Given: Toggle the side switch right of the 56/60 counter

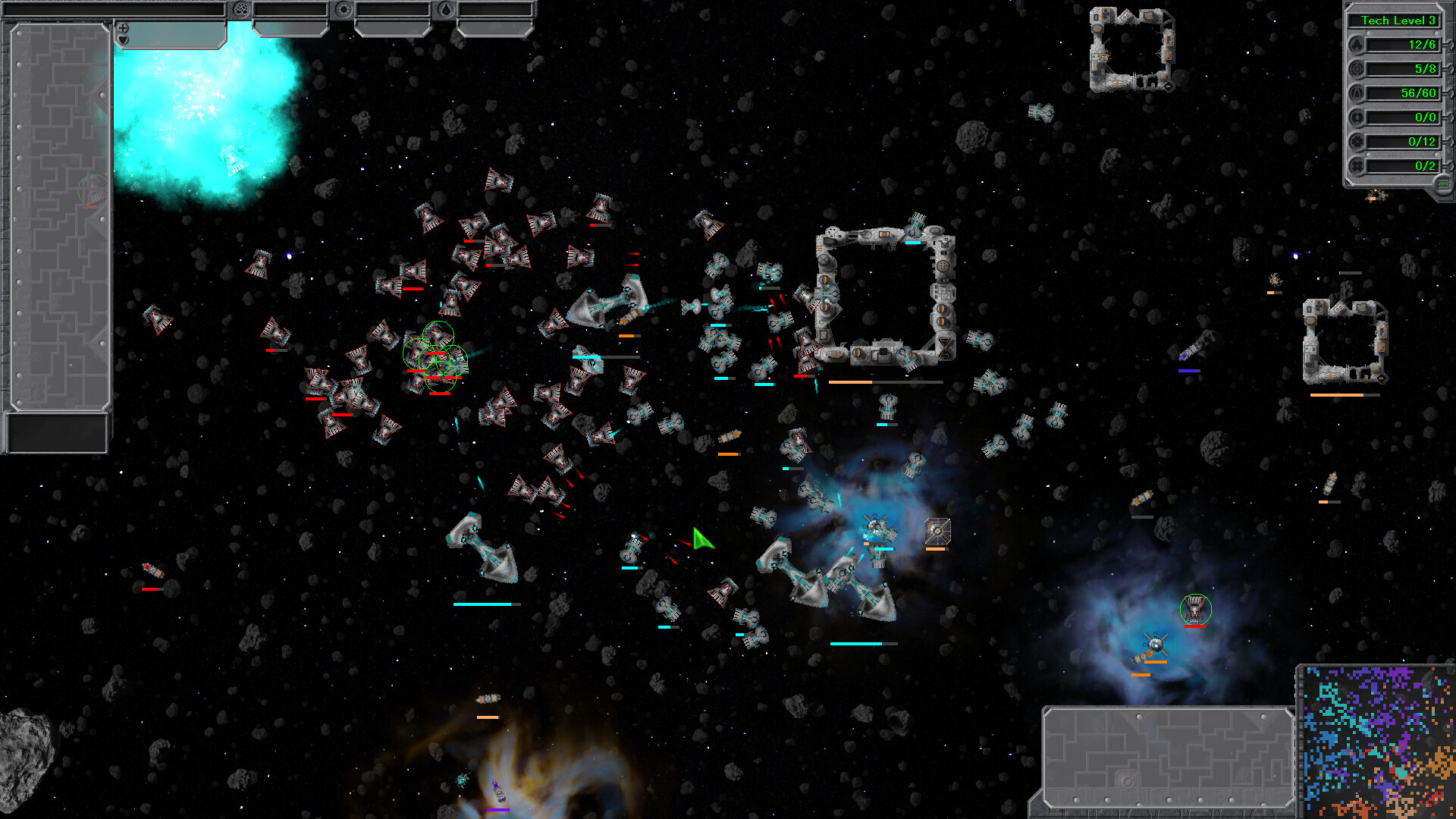Looking at the screenshot, I should (x=1450, y=93).
